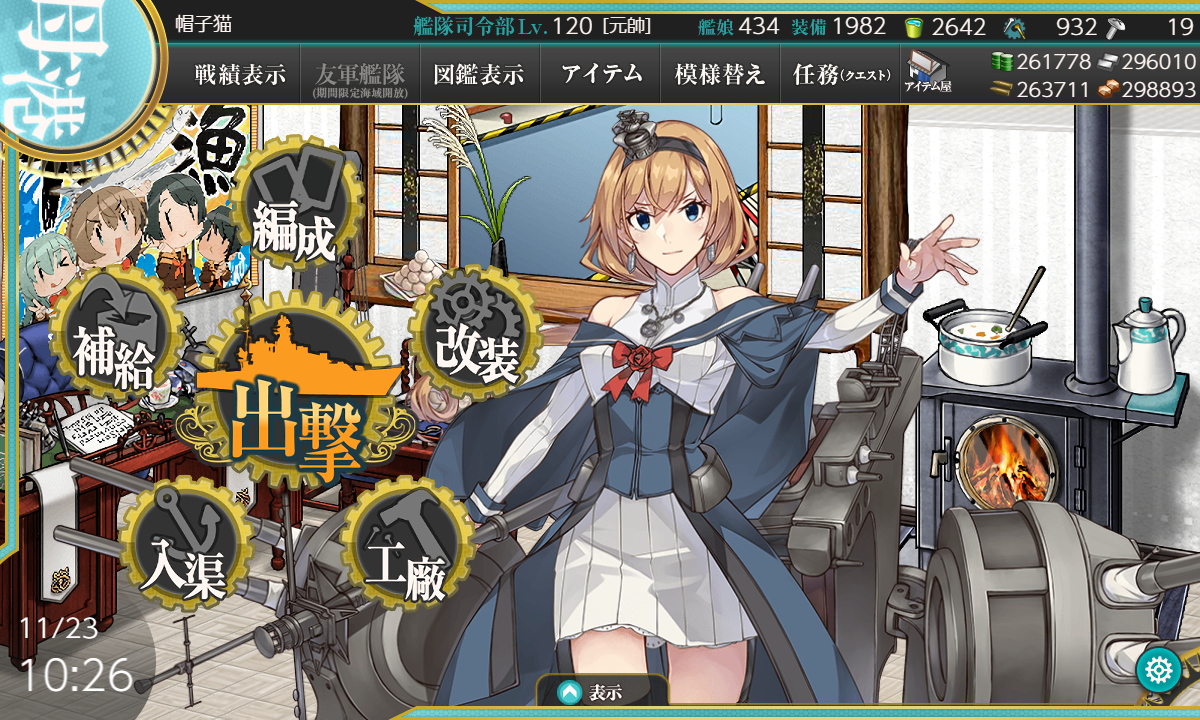Open the 改装 (Remodel) screen
Screen dimensions: 1200x720
(477, 342)
